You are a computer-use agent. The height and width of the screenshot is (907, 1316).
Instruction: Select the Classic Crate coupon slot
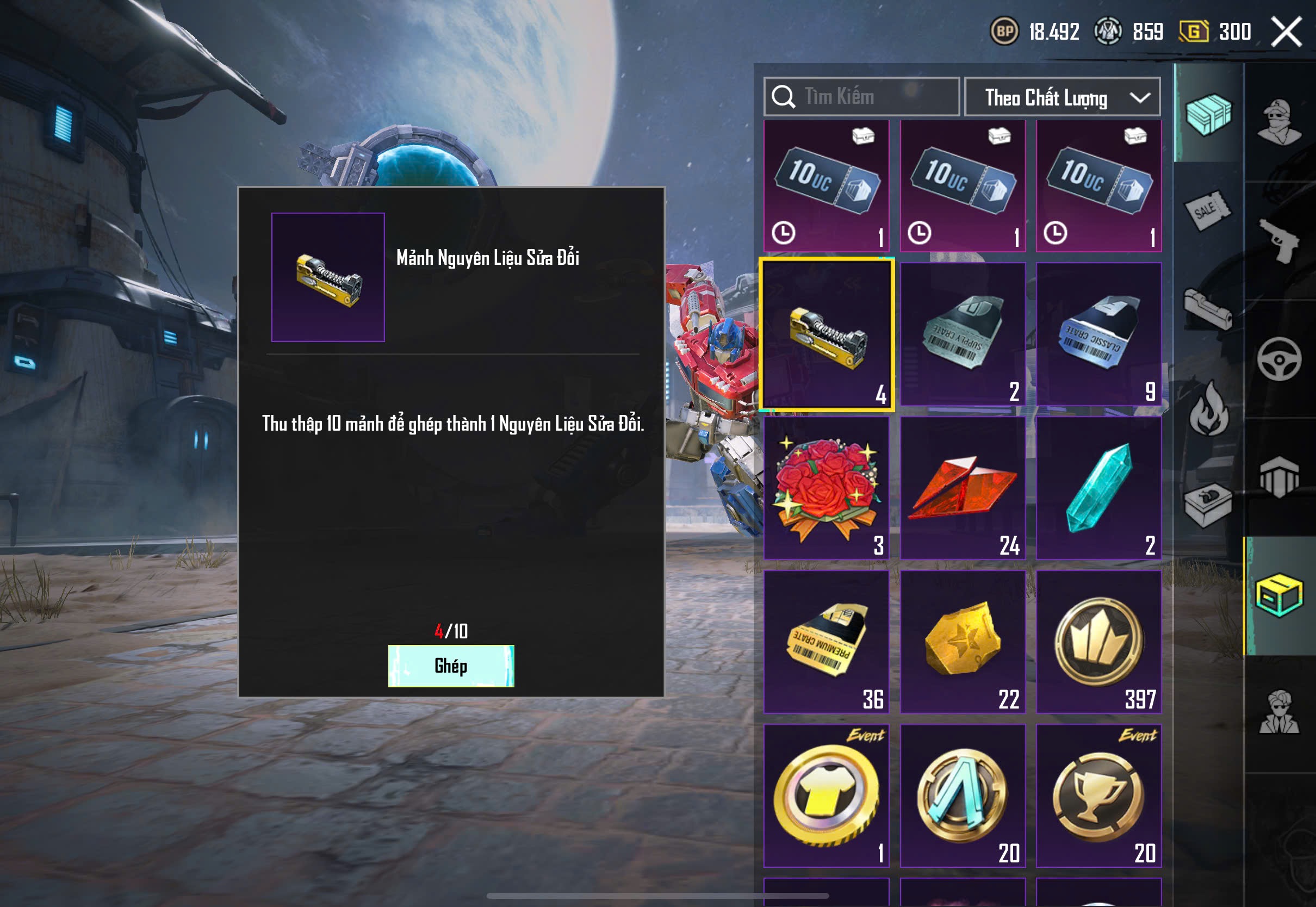coord(1098,334)
